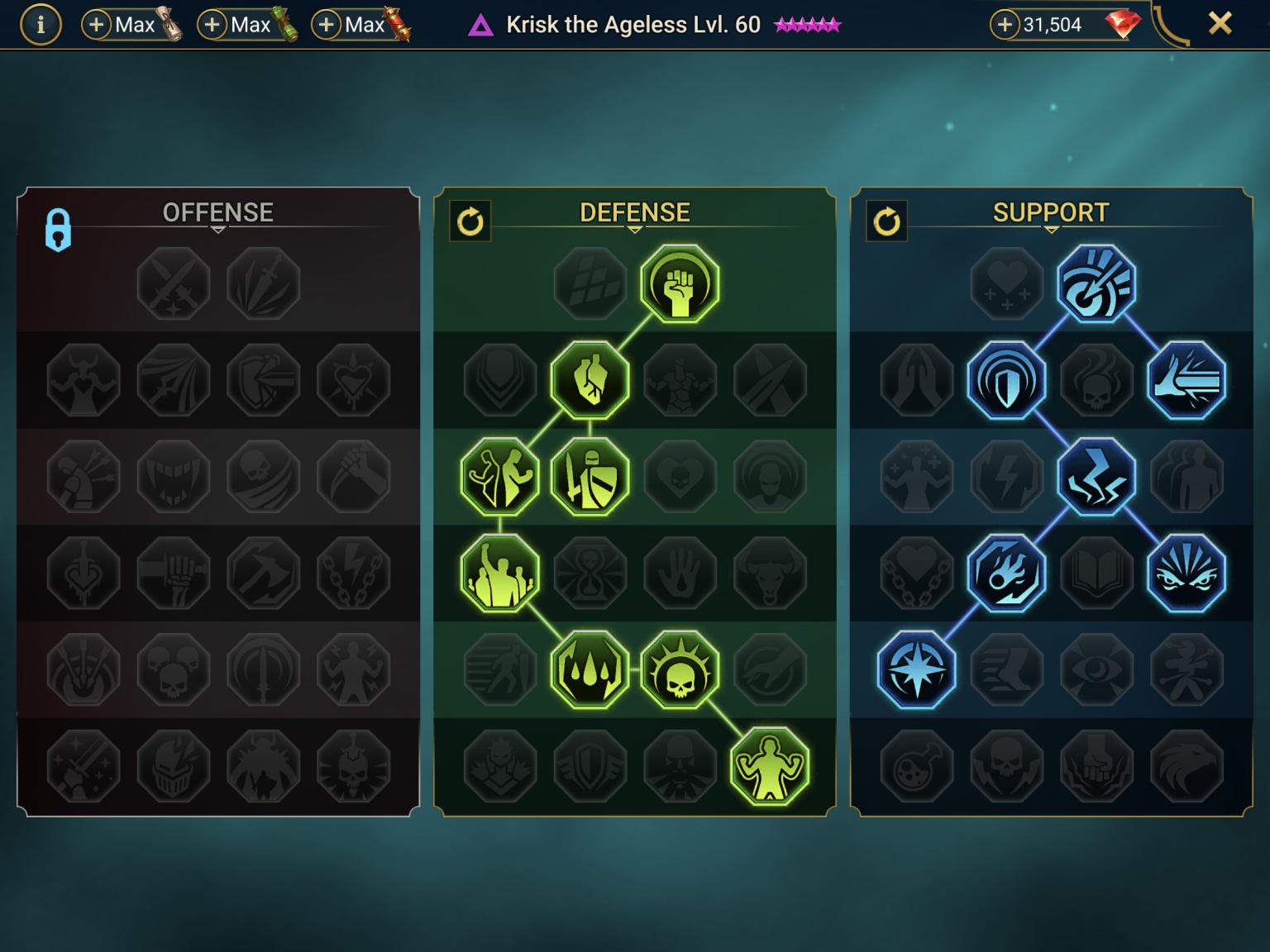
Task: Select the shield with aura Support mastery
Action: [1006, 380]
